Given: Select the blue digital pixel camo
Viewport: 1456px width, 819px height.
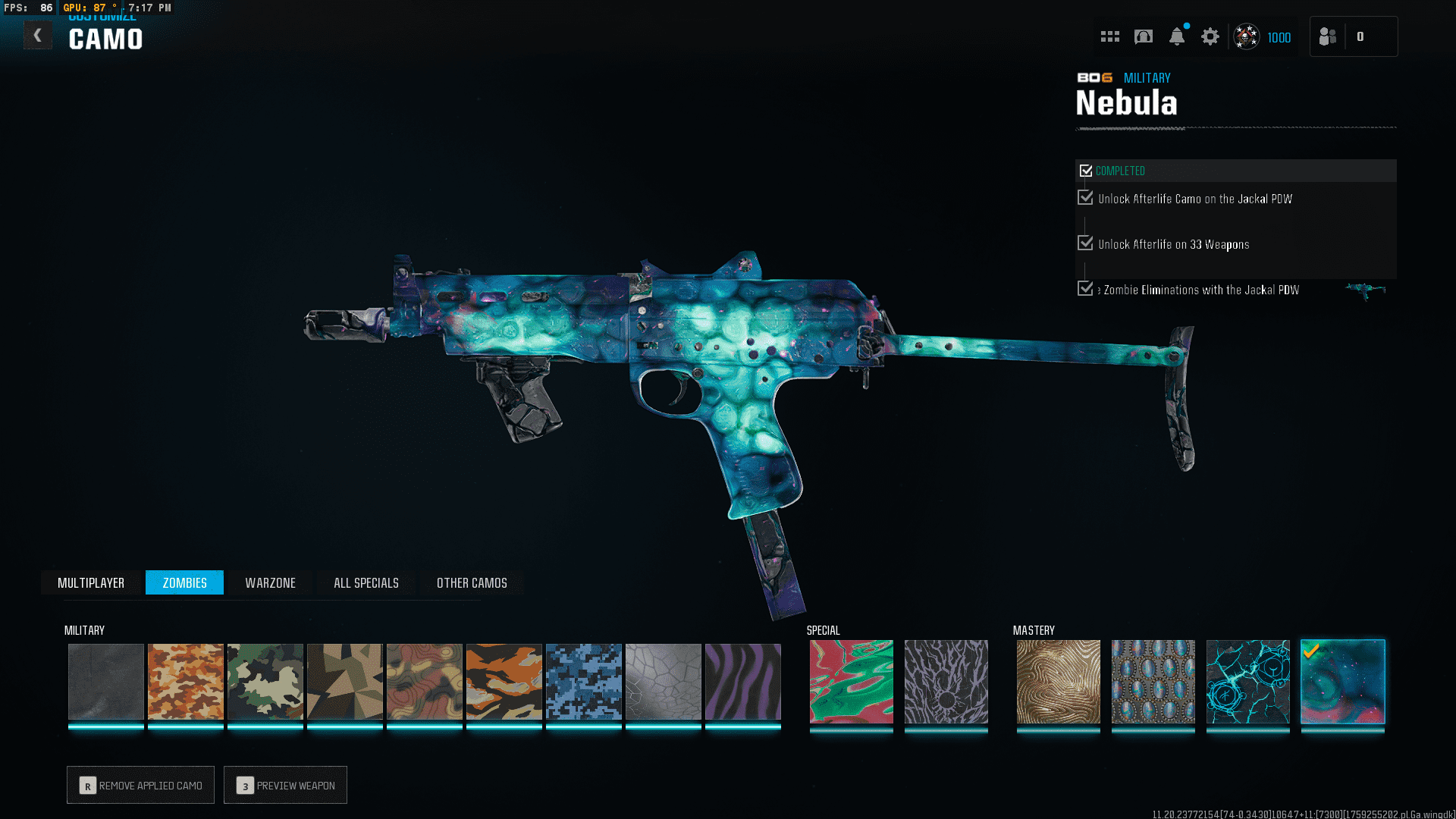Looking at the screenshot, I should 584,681.
